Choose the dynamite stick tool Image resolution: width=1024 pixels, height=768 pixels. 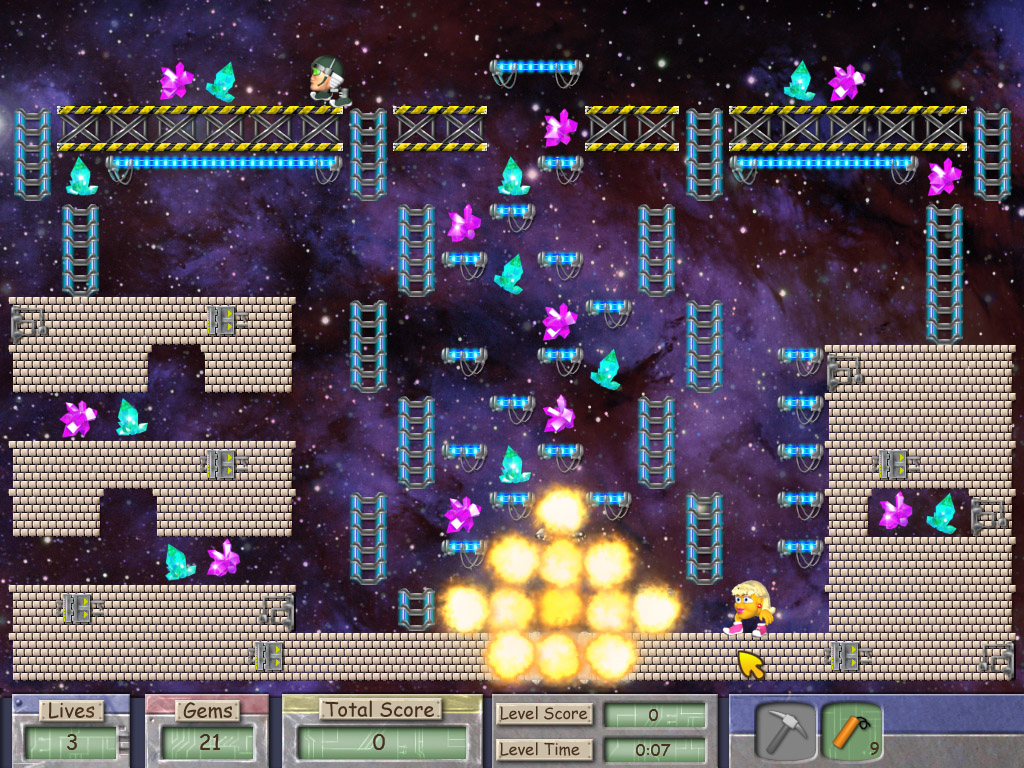[850, 731]
